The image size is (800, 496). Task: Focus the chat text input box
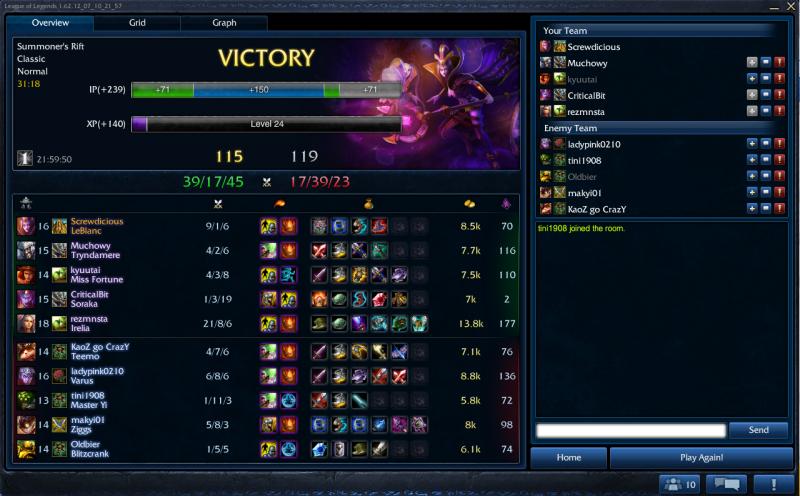click(631, 430)
